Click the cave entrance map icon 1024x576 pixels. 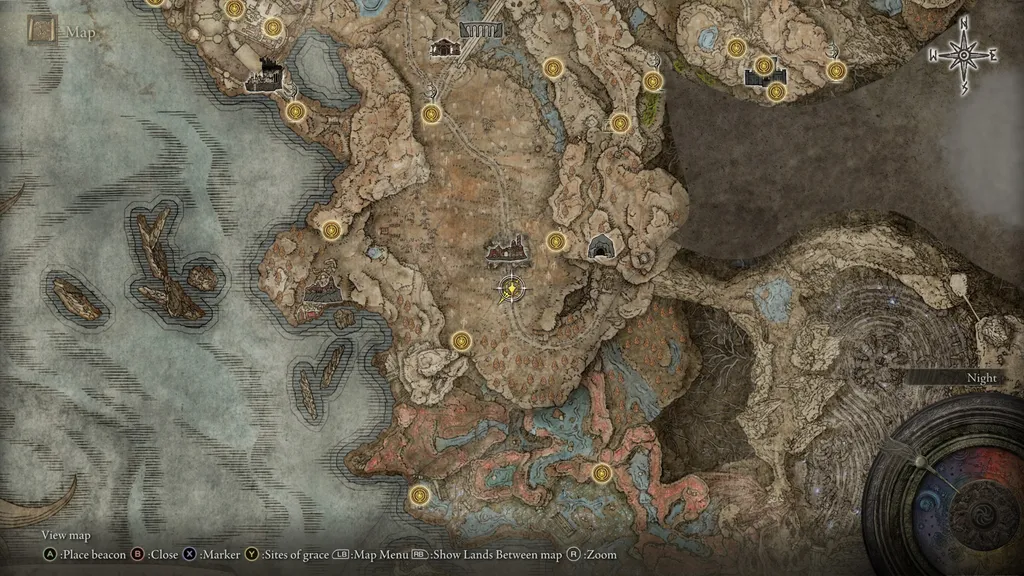click(601, 247)
